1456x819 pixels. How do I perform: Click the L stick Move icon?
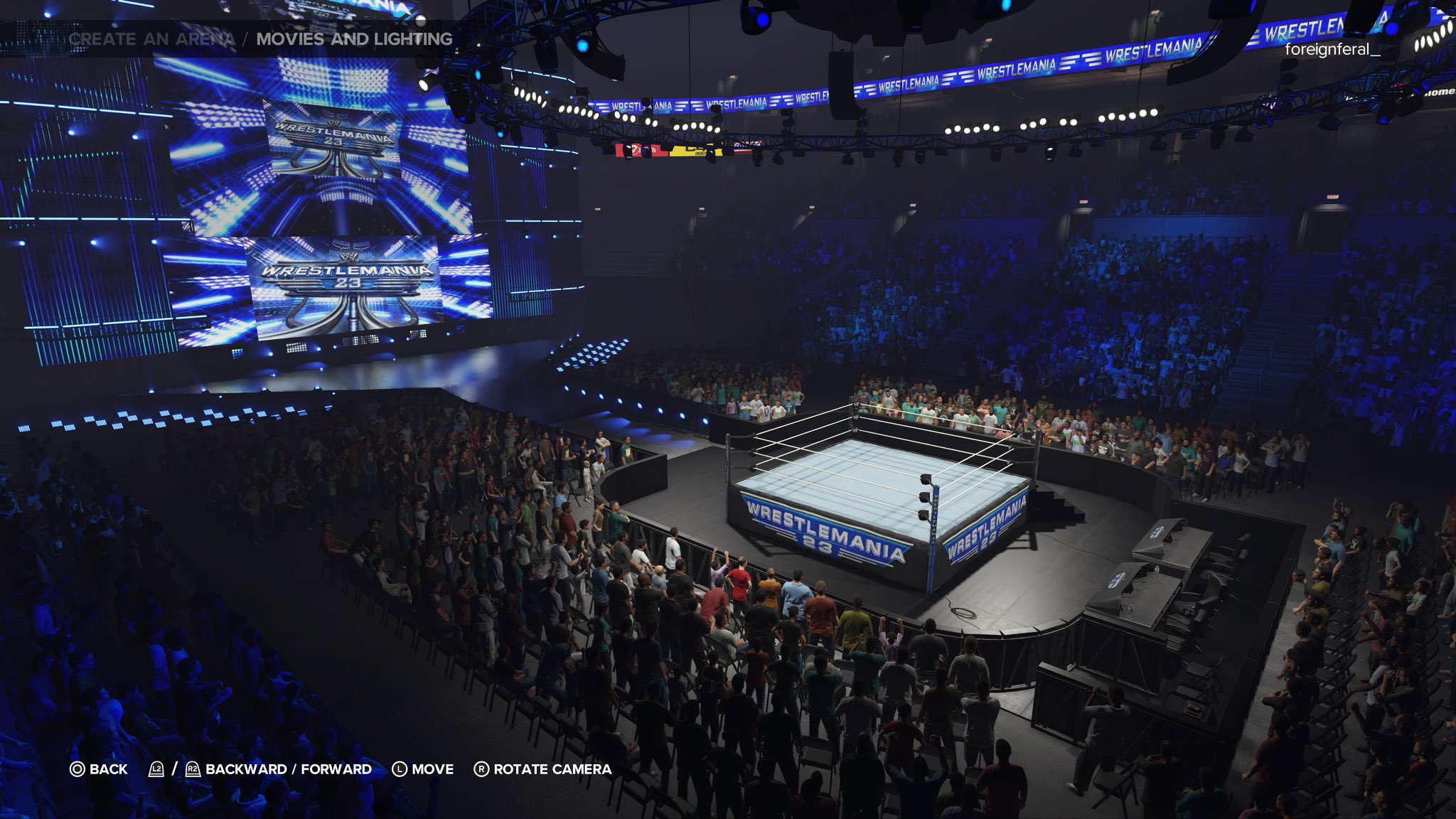coord(400,769)
